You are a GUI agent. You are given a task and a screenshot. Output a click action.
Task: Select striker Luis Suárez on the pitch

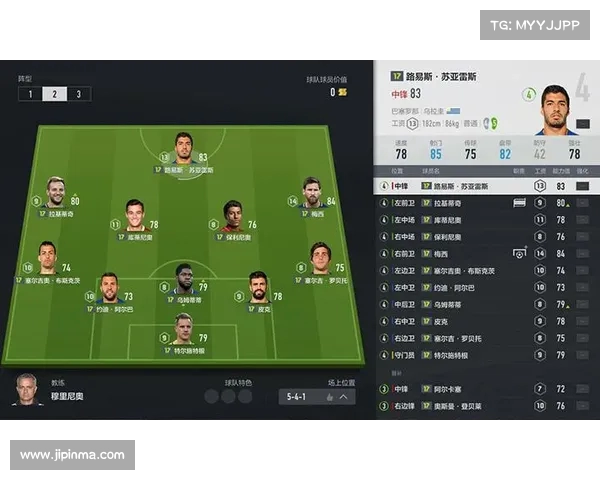[184, 148]
